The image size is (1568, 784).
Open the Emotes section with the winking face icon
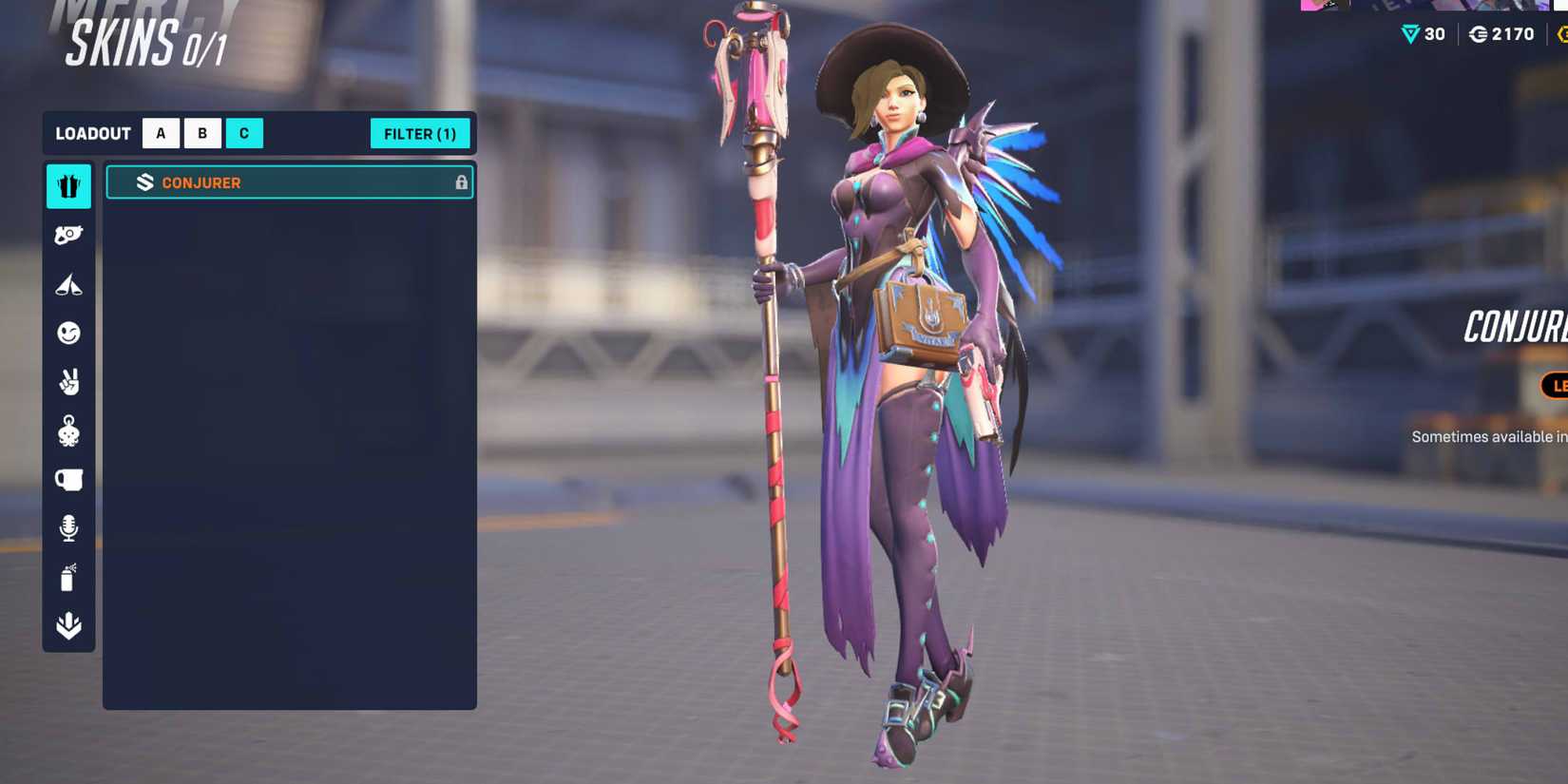(x=67, y=333)
